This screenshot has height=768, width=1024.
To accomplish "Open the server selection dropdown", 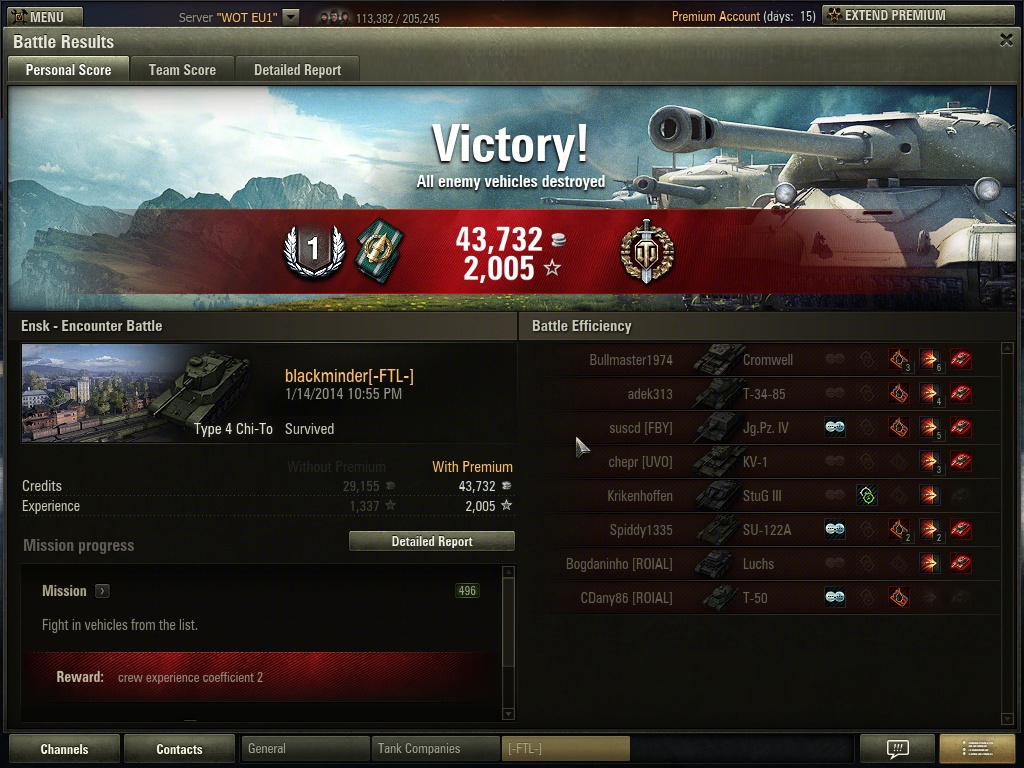I will click(290, 17).
